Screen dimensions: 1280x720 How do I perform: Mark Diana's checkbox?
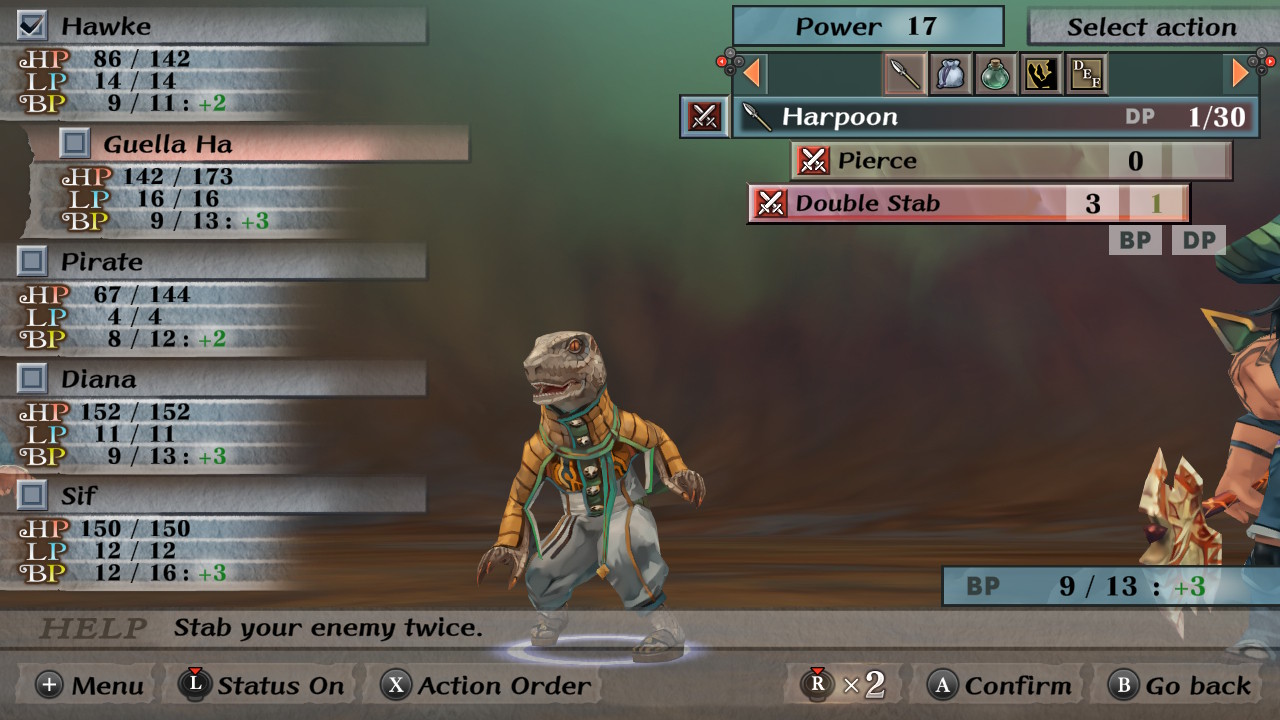(x=33, y=378)
